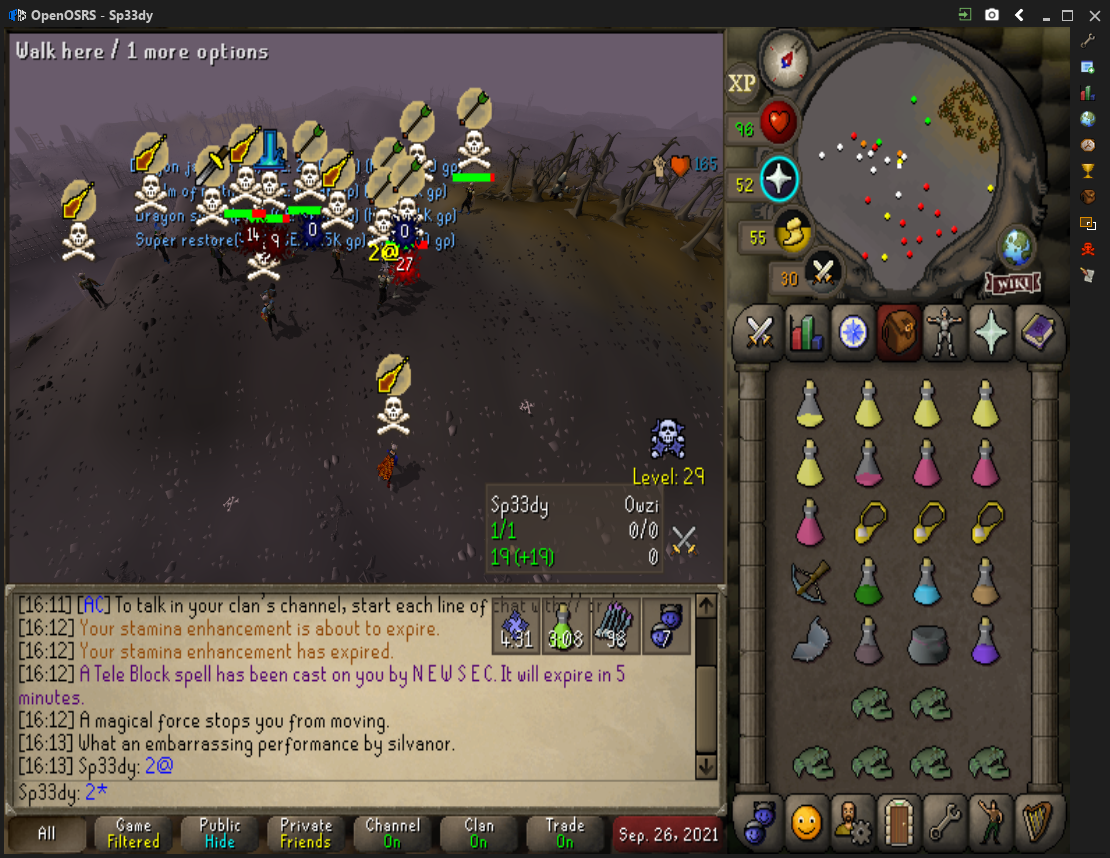
Task: Toggle the XP drops button
Action: click(x=742, y=84)
